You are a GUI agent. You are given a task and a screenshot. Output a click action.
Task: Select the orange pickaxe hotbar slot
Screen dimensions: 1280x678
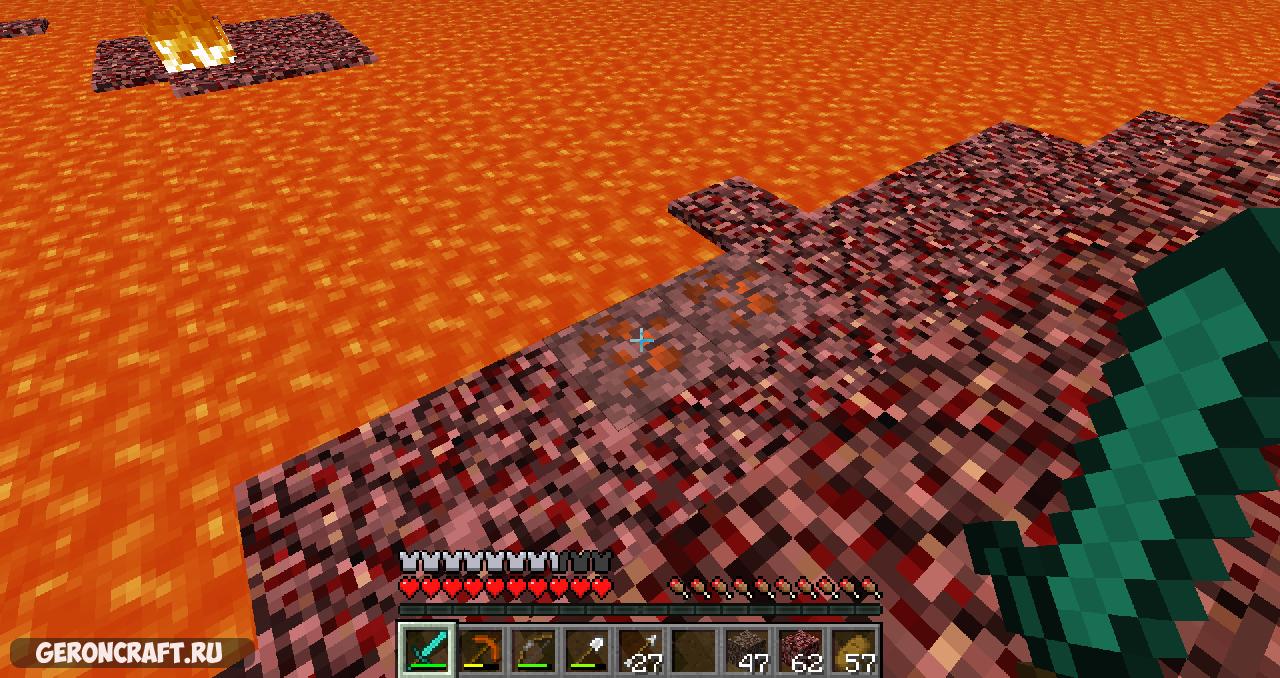pos(480,650)
